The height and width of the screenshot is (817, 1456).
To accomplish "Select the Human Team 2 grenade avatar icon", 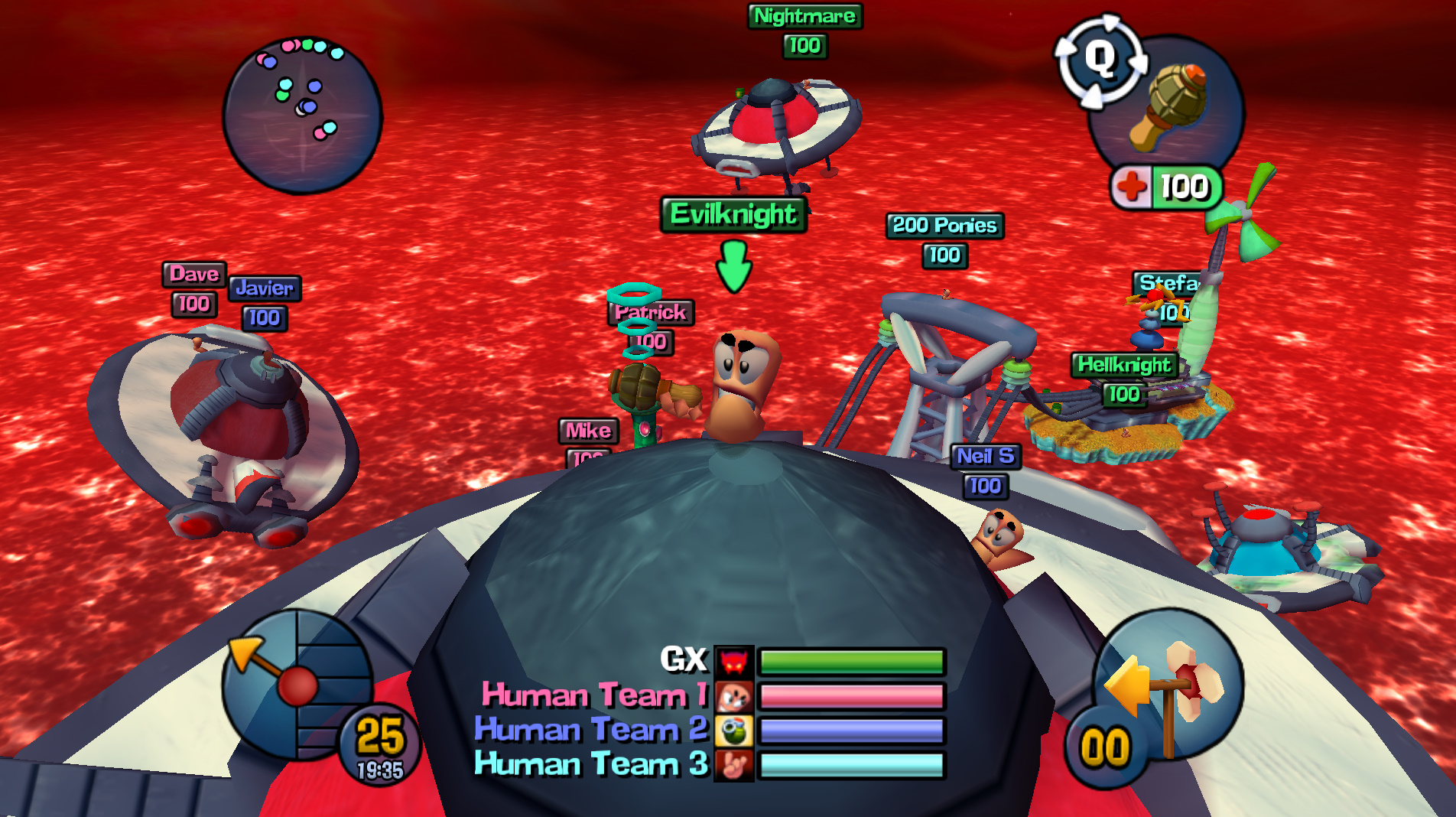I will tap(736, 729).
